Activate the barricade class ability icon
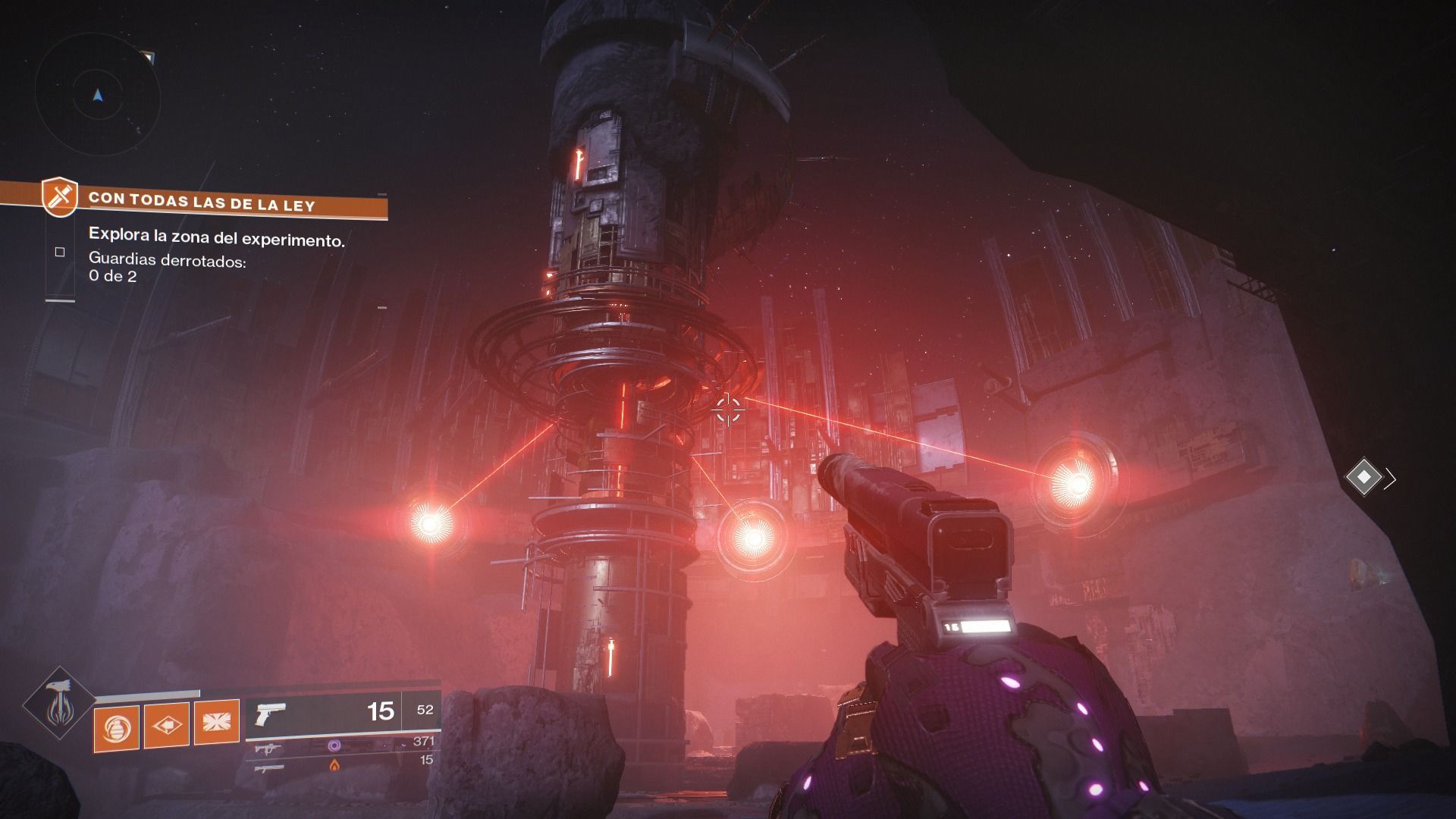This screenshot has height=819, width=1456. (x=216, y=724)
